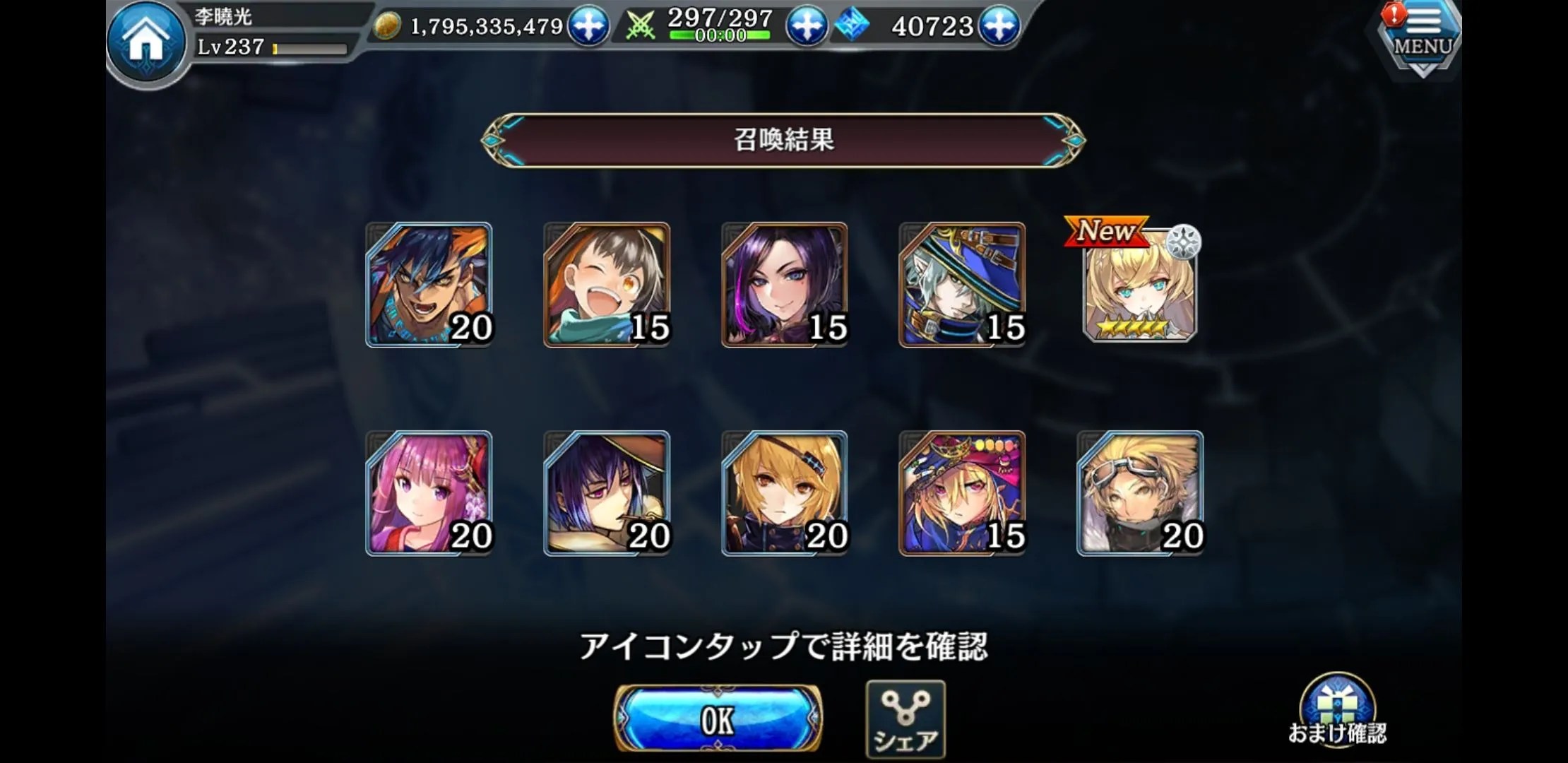This screenshot has width=1568, height=763.
Task: Inspect the dark-haired man in brown hat
Action: pyautogui.click(x=607, y=493)
